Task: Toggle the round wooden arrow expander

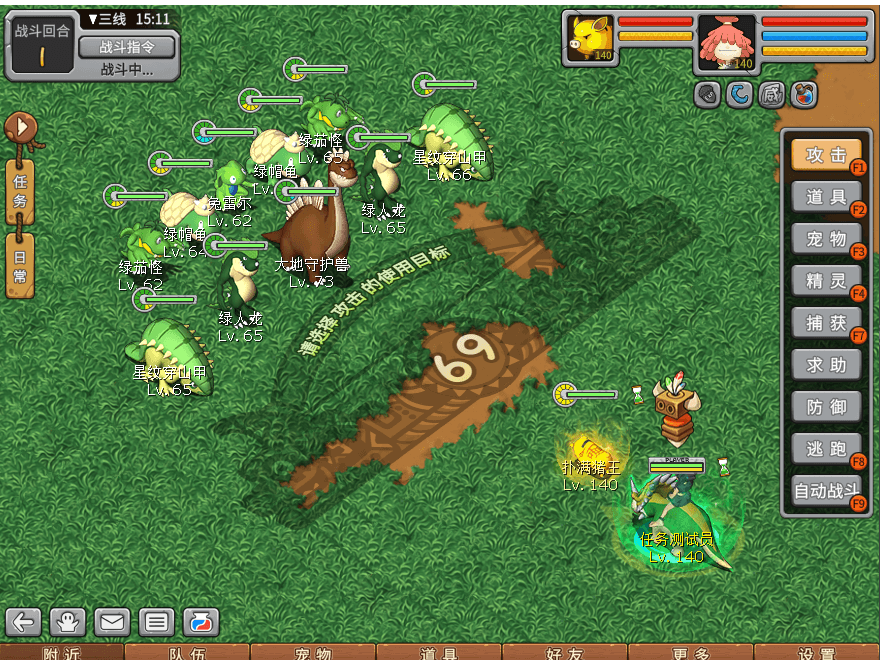Action: pyautogui.click(x=20, y=127)
